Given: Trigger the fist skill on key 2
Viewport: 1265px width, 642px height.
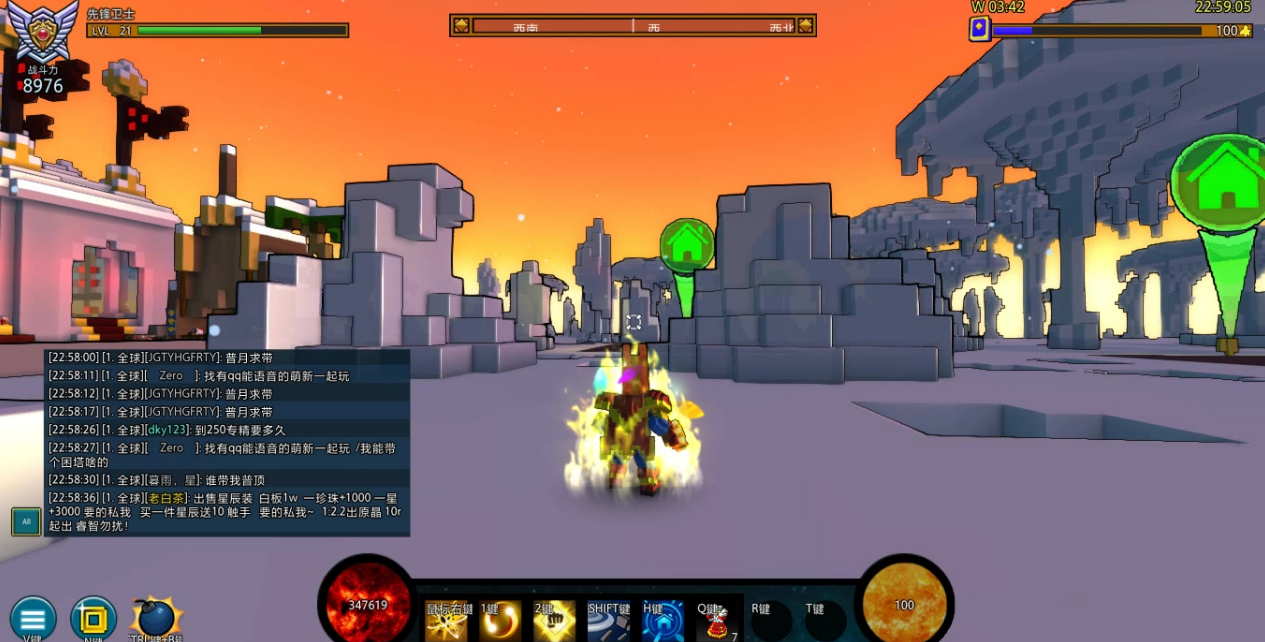Looking at the screenshot, I should (554, 621).
